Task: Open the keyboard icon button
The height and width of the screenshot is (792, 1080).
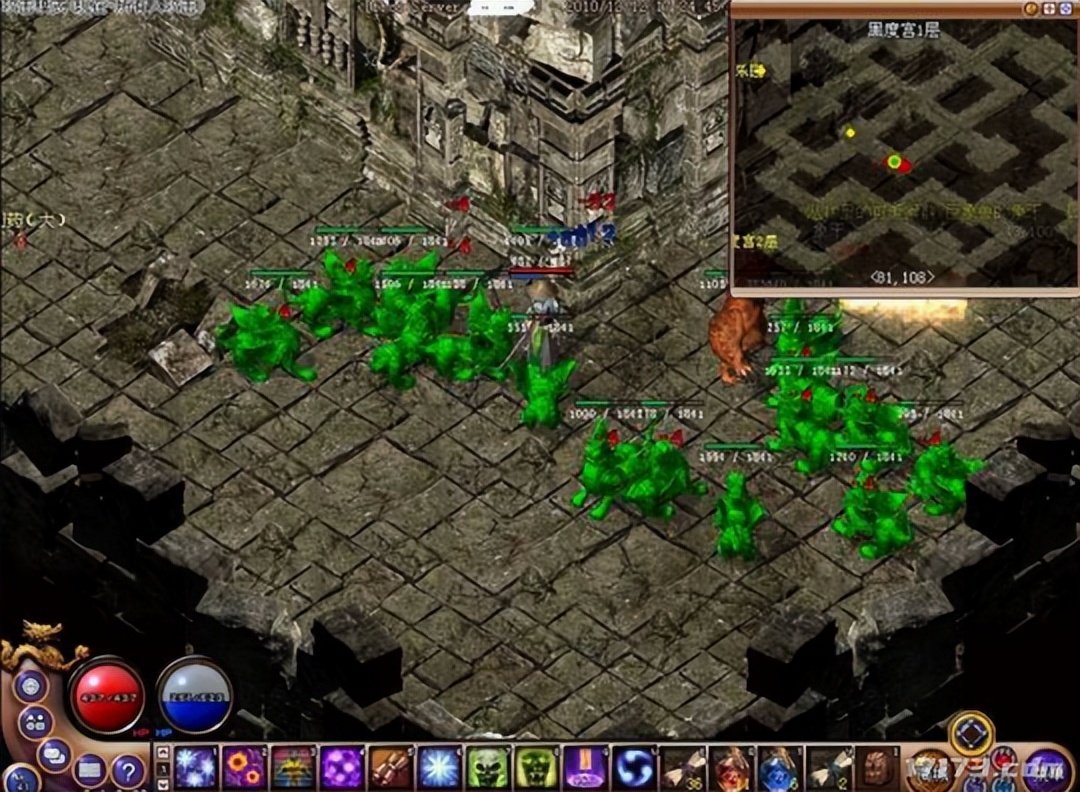Action: click(89, 769)
